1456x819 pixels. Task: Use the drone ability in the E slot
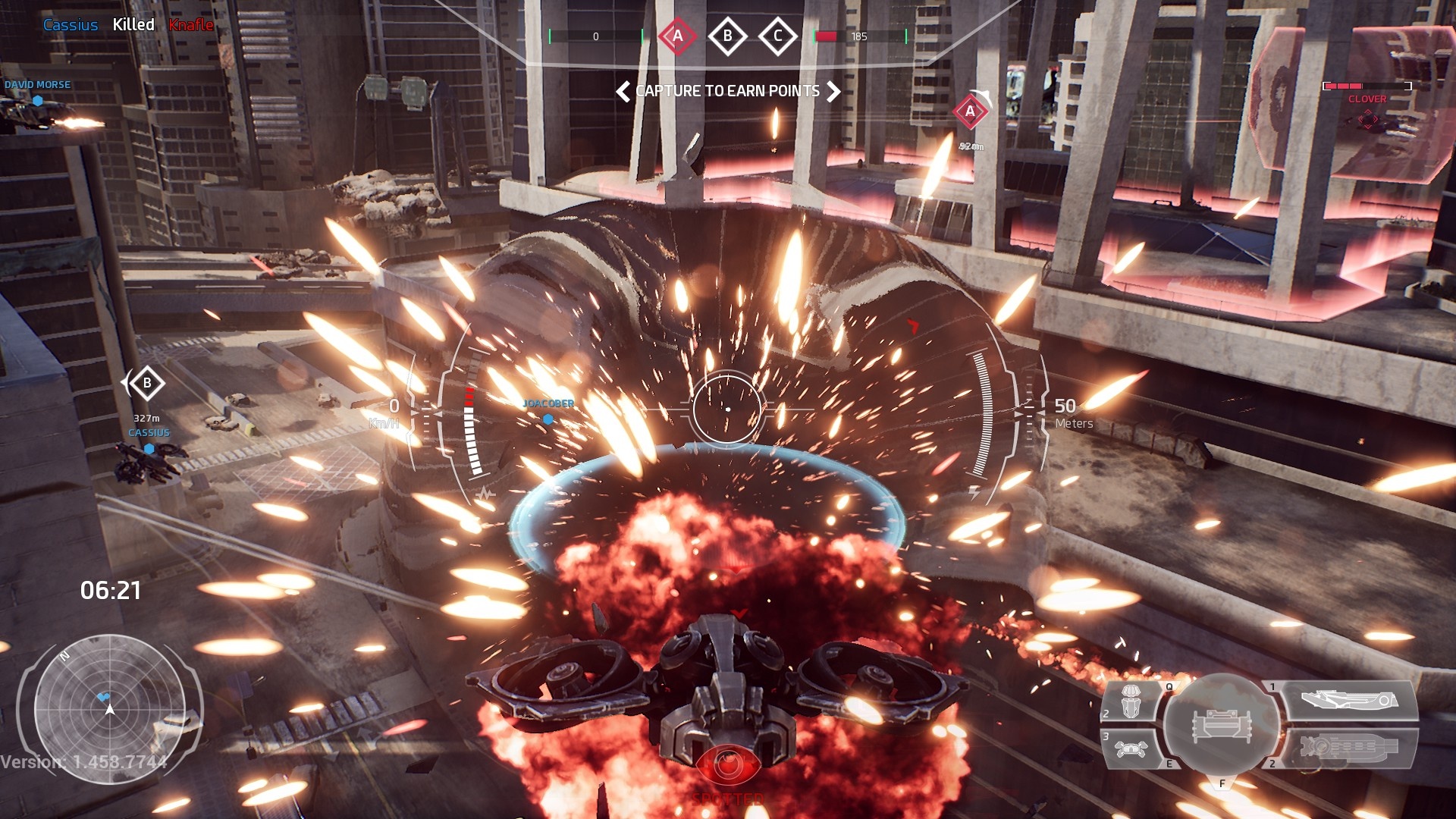coord(1131,748)
